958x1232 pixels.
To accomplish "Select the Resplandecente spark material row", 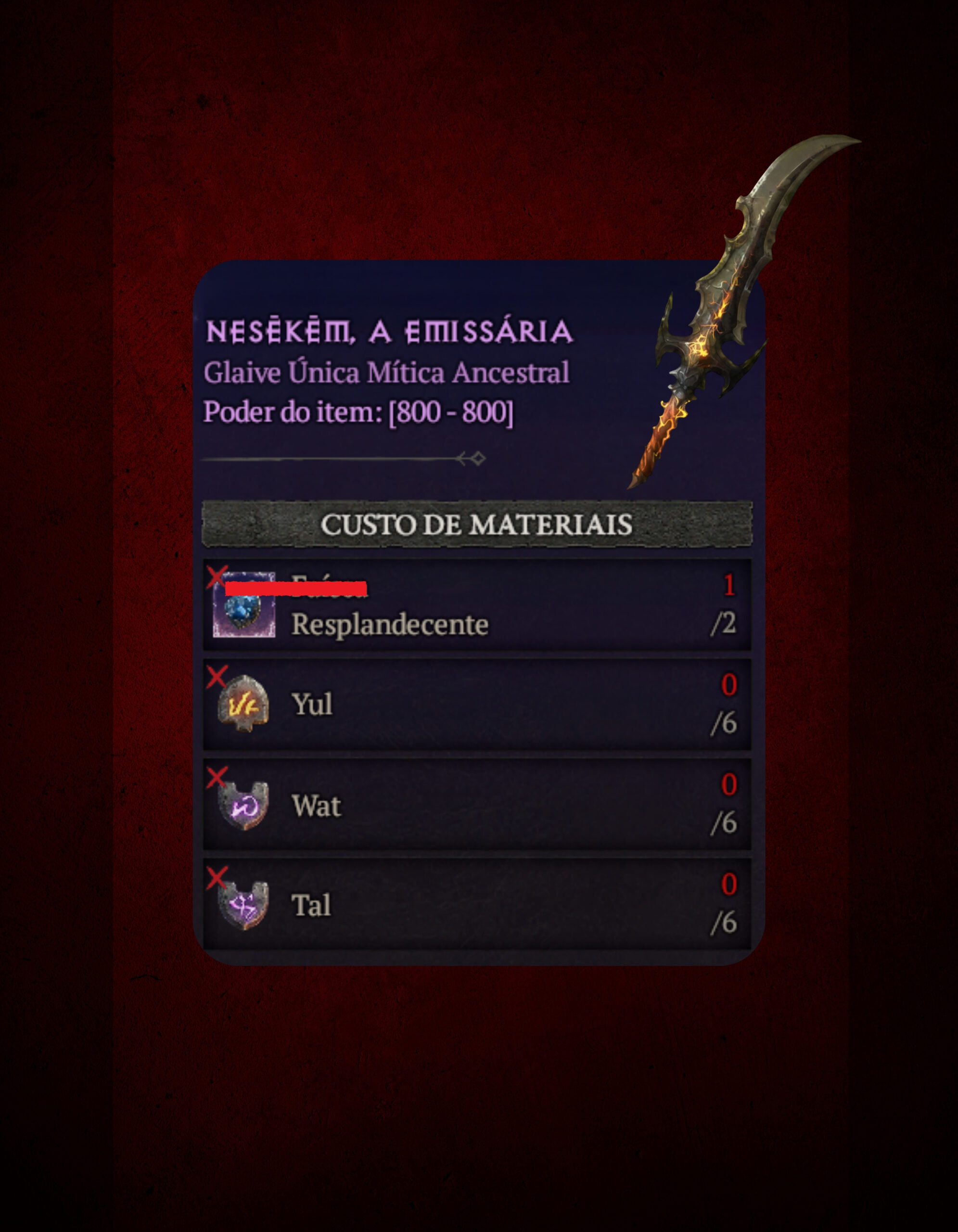I will (x=476, y=605).
